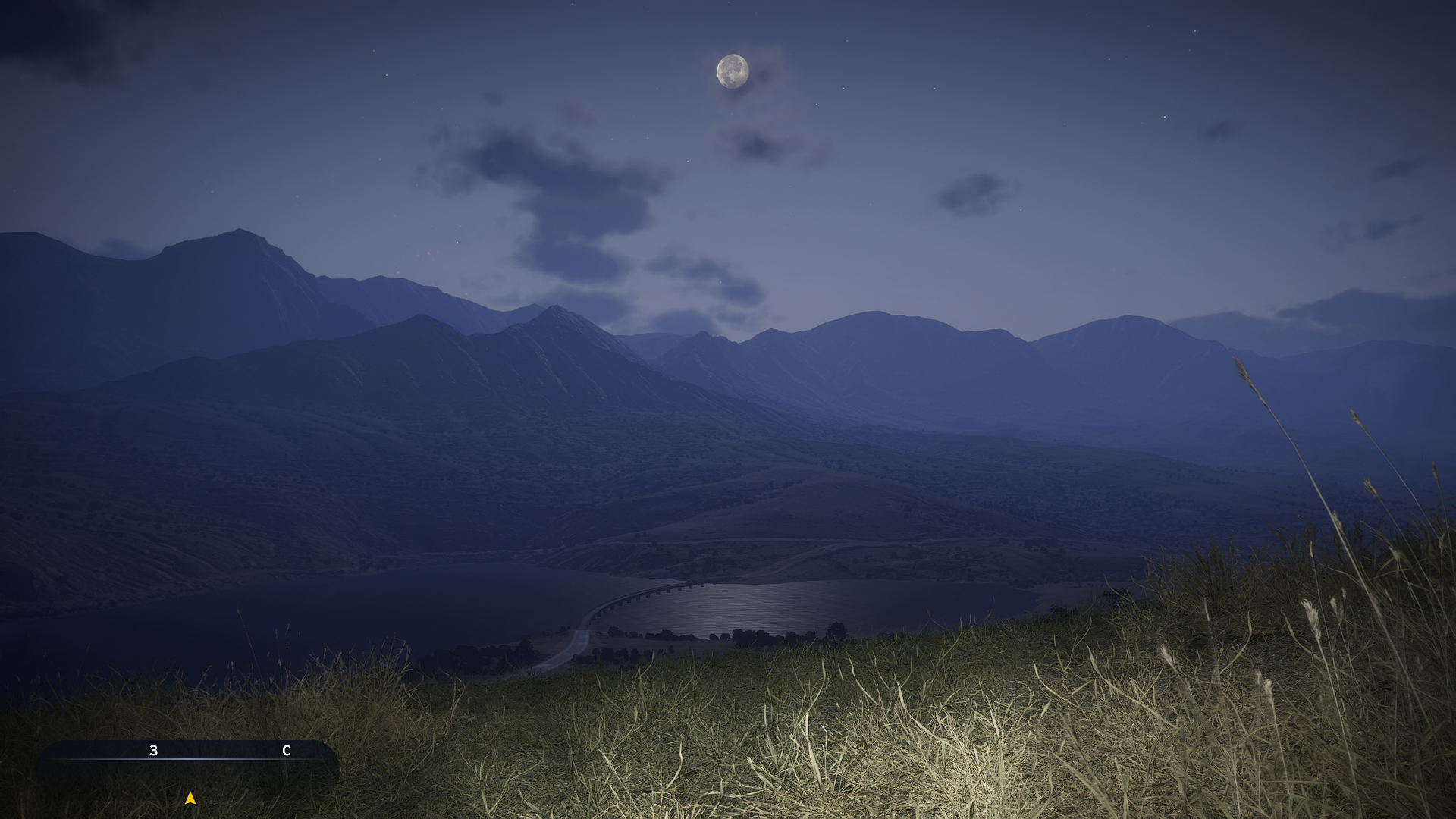Click the yellow heading arrow marker
Viewport: 1456px width, 819px height.
click(190, 798)
